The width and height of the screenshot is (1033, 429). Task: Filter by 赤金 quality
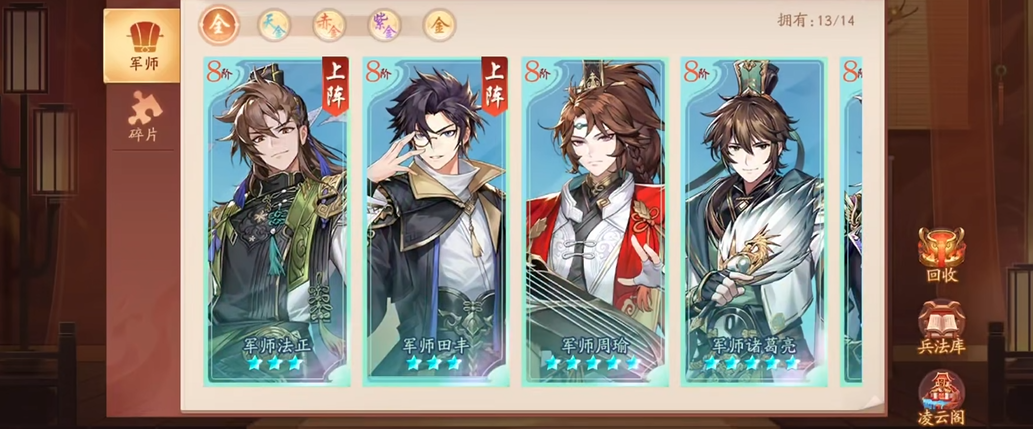tap(328, 25)
